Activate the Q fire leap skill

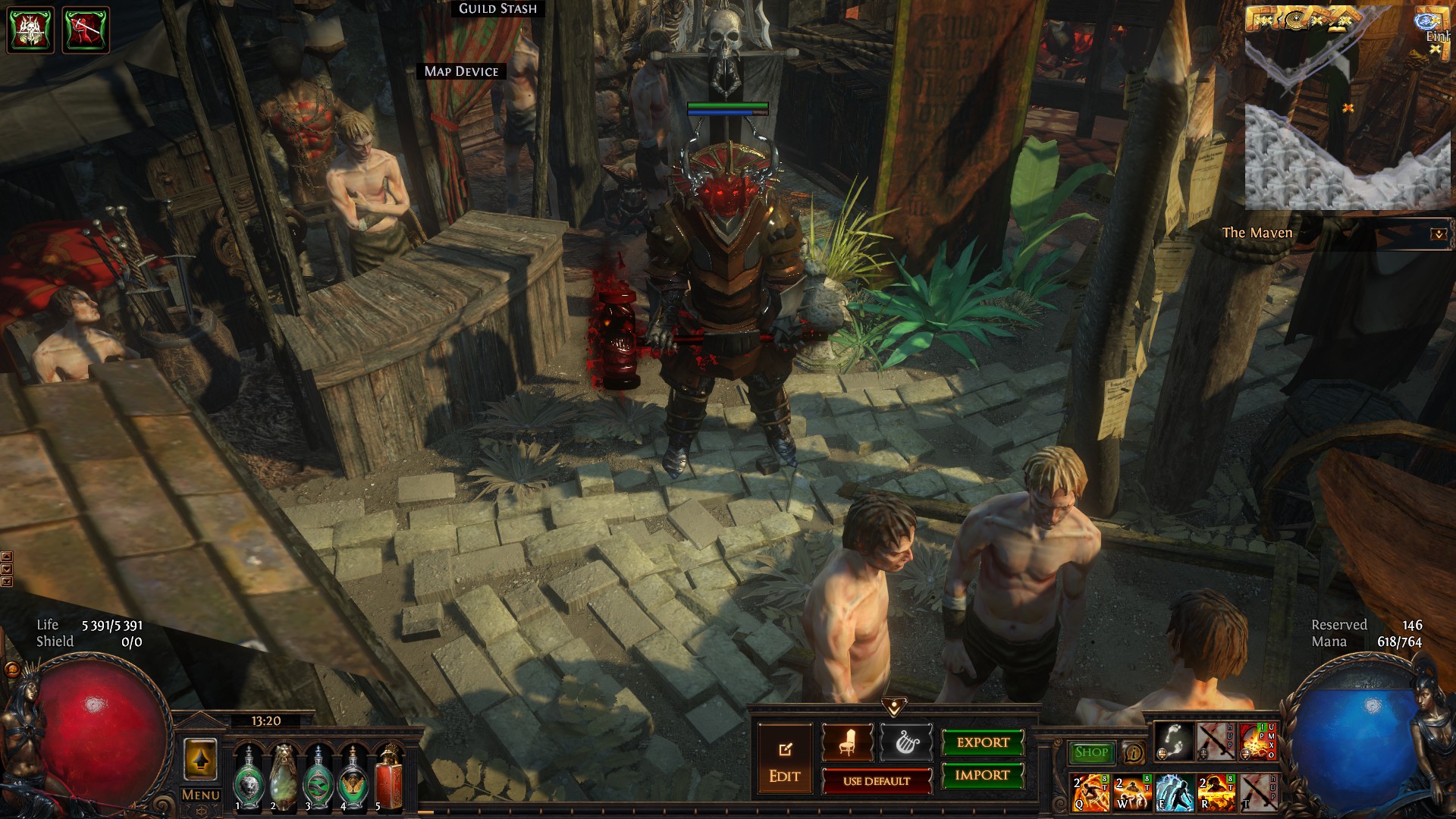coord(1090,792)
